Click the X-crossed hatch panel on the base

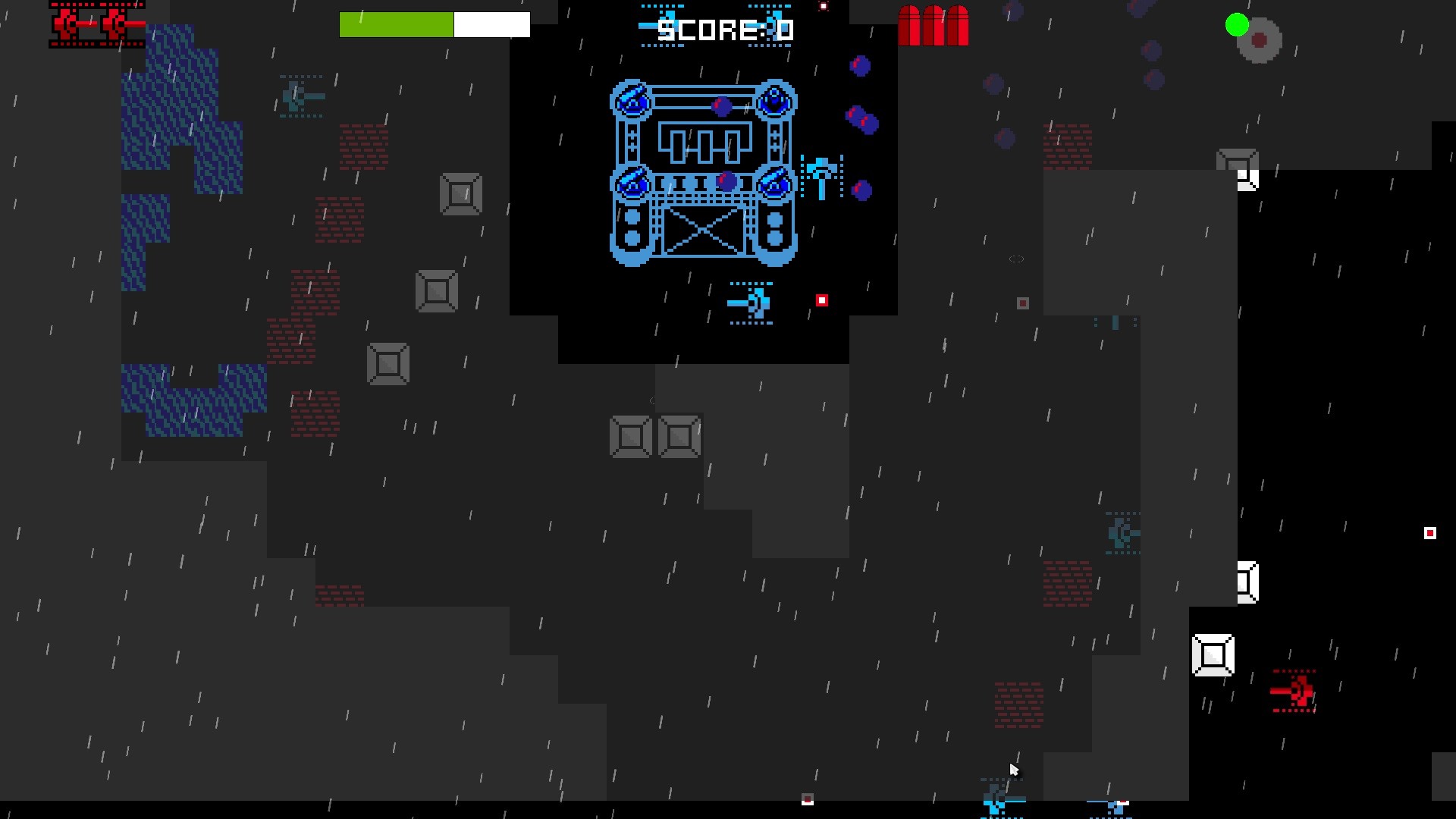click(702, 231)
